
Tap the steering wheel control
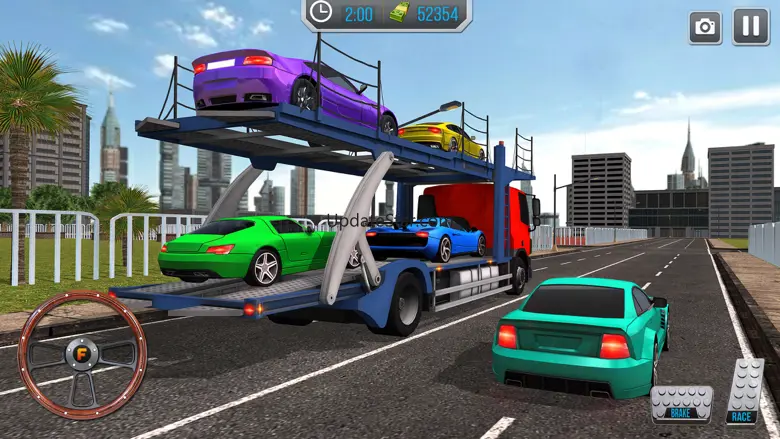[x=82, y=355]
